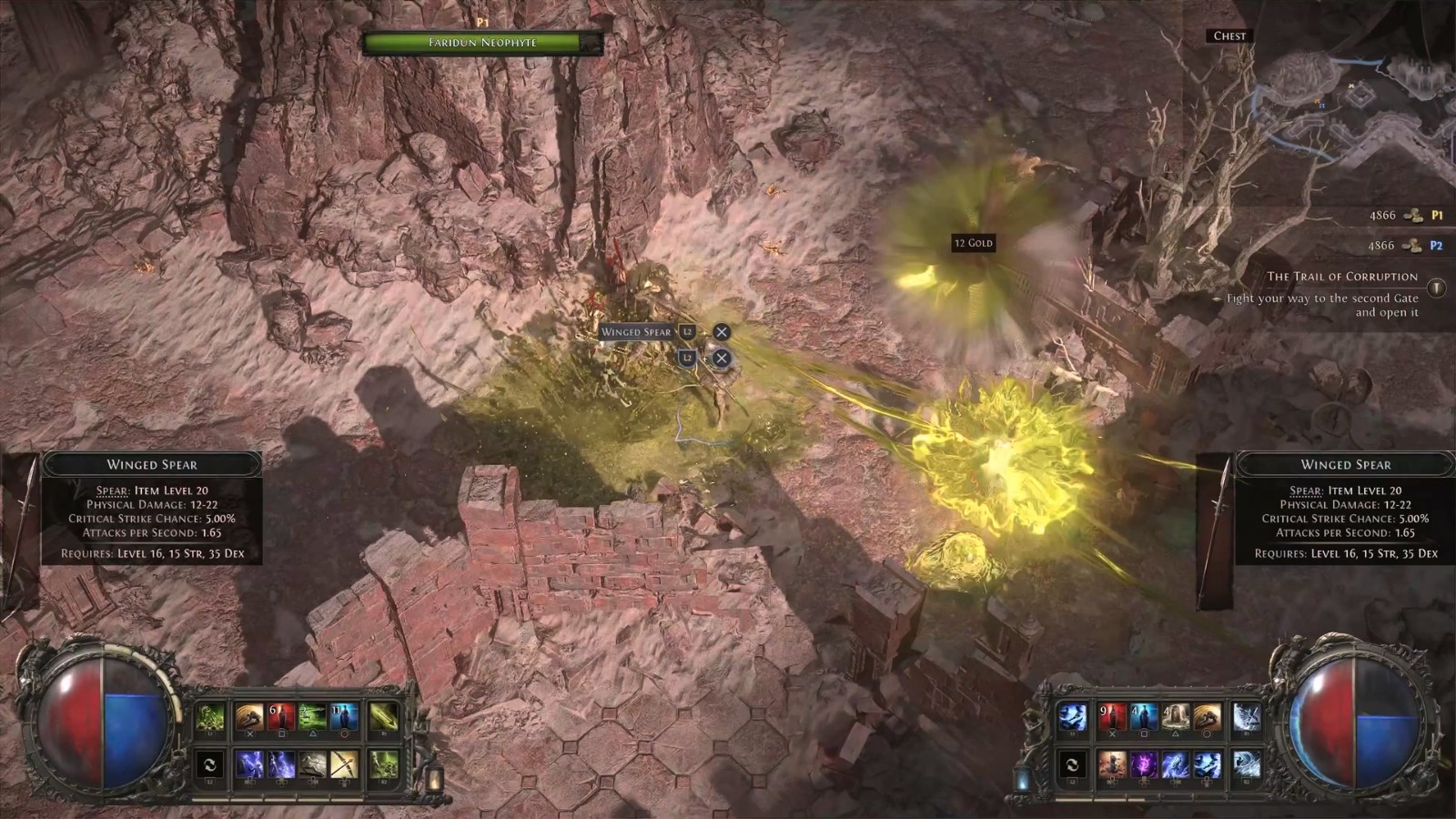Use P2's red life flask

[1112, 718]
